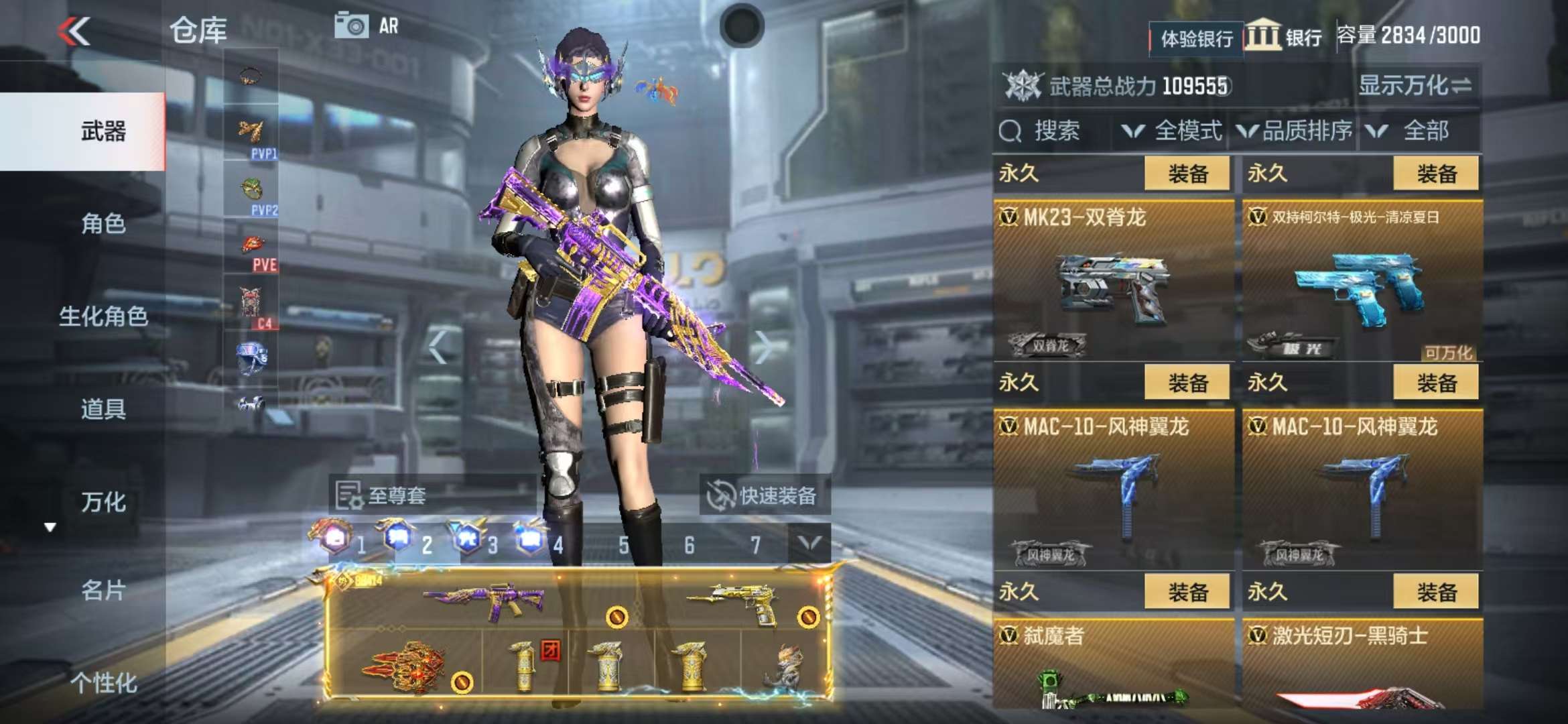Click the 搜索 search field
Screen dimensions: 1568x724
pyautogui.click(x=1052, y=131)
